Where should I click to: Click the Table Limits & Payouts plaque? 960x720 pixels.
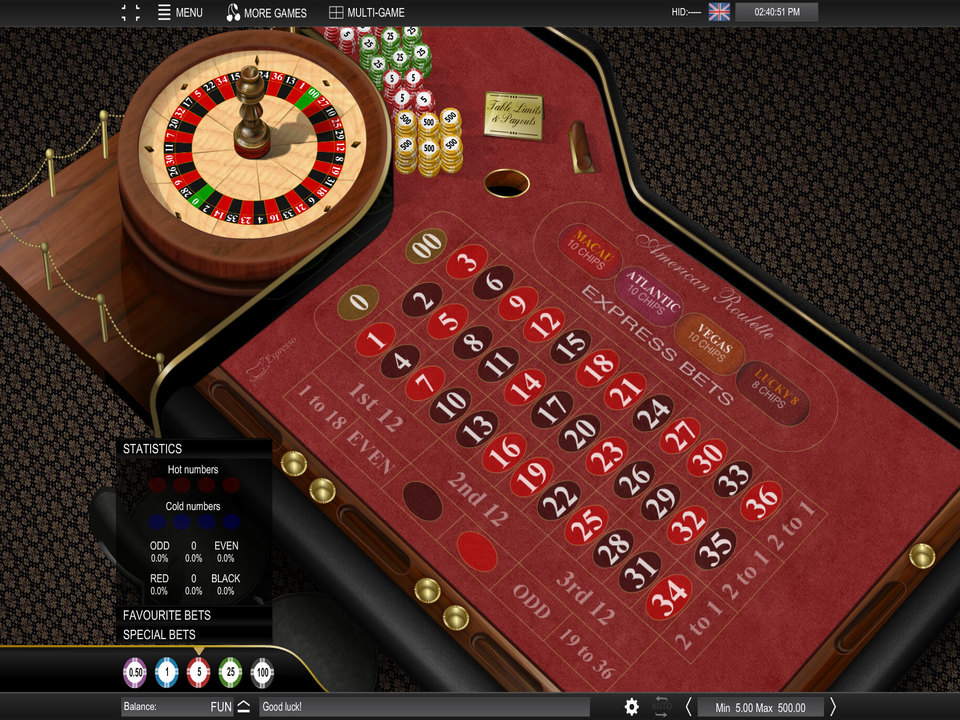tap(513, 114)
